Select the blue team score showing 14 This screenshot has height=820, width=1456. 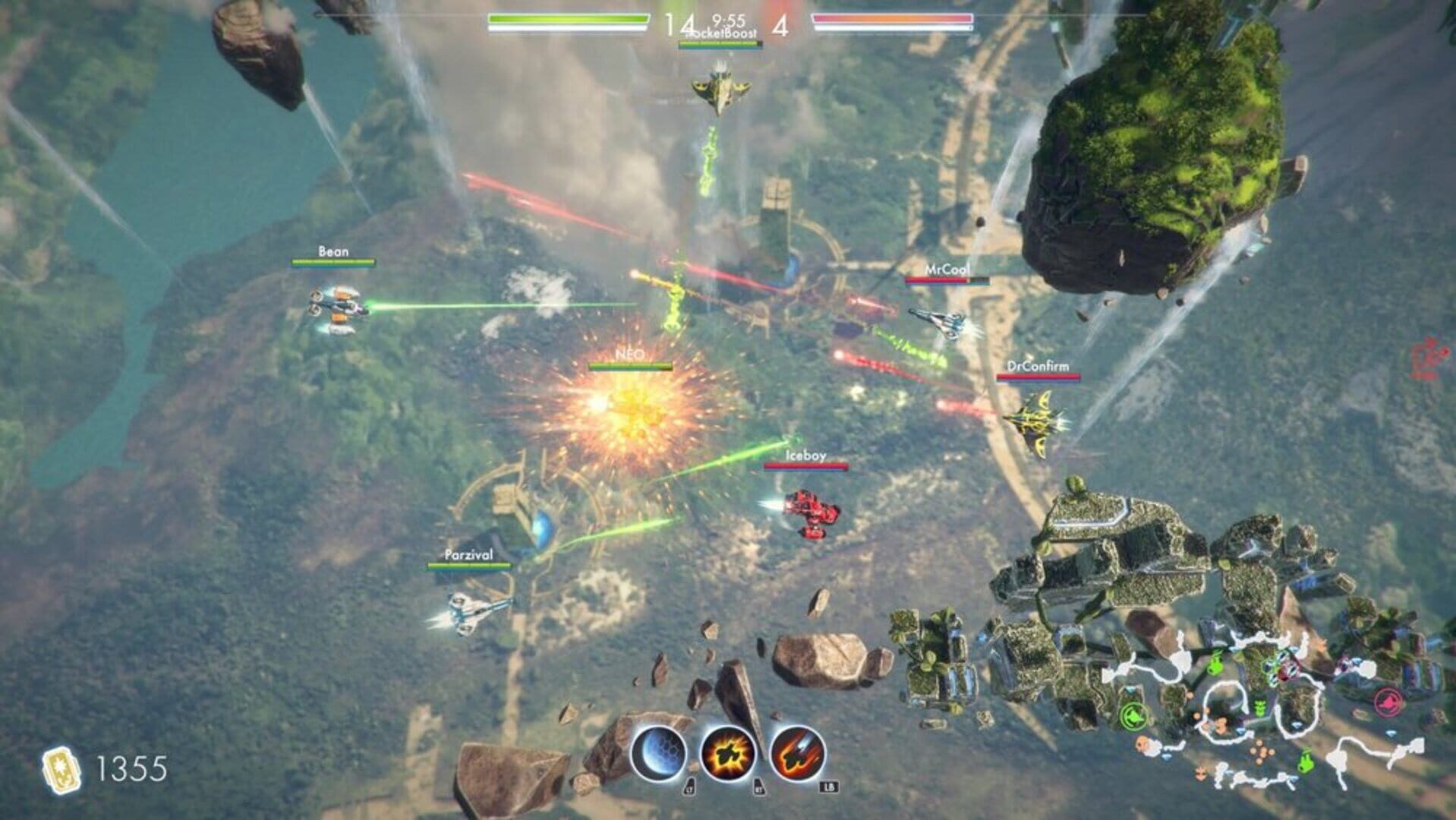(x=678, y=23)
